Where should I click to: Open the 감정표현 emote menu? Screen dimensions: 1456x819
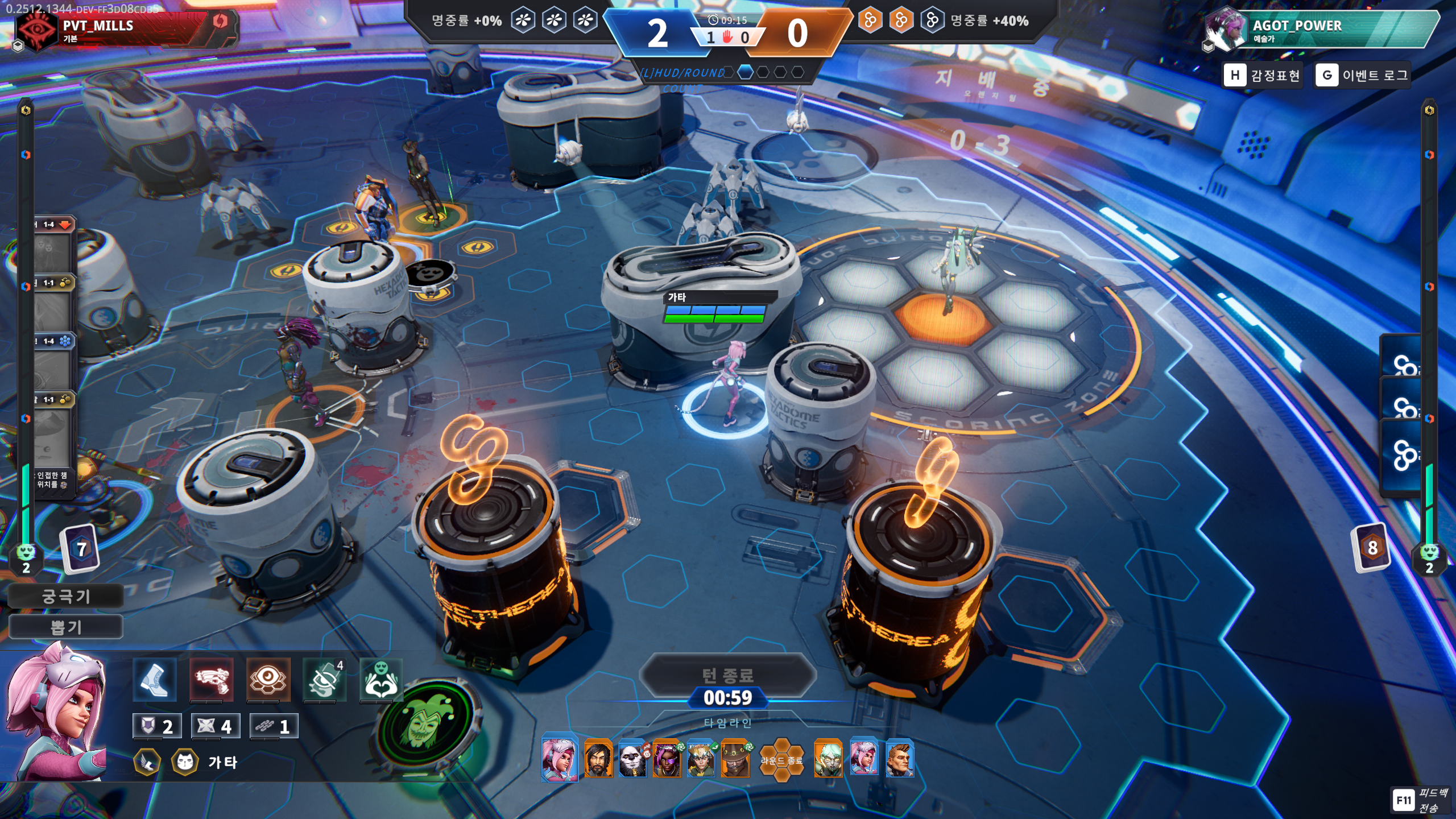[1263, 75]
